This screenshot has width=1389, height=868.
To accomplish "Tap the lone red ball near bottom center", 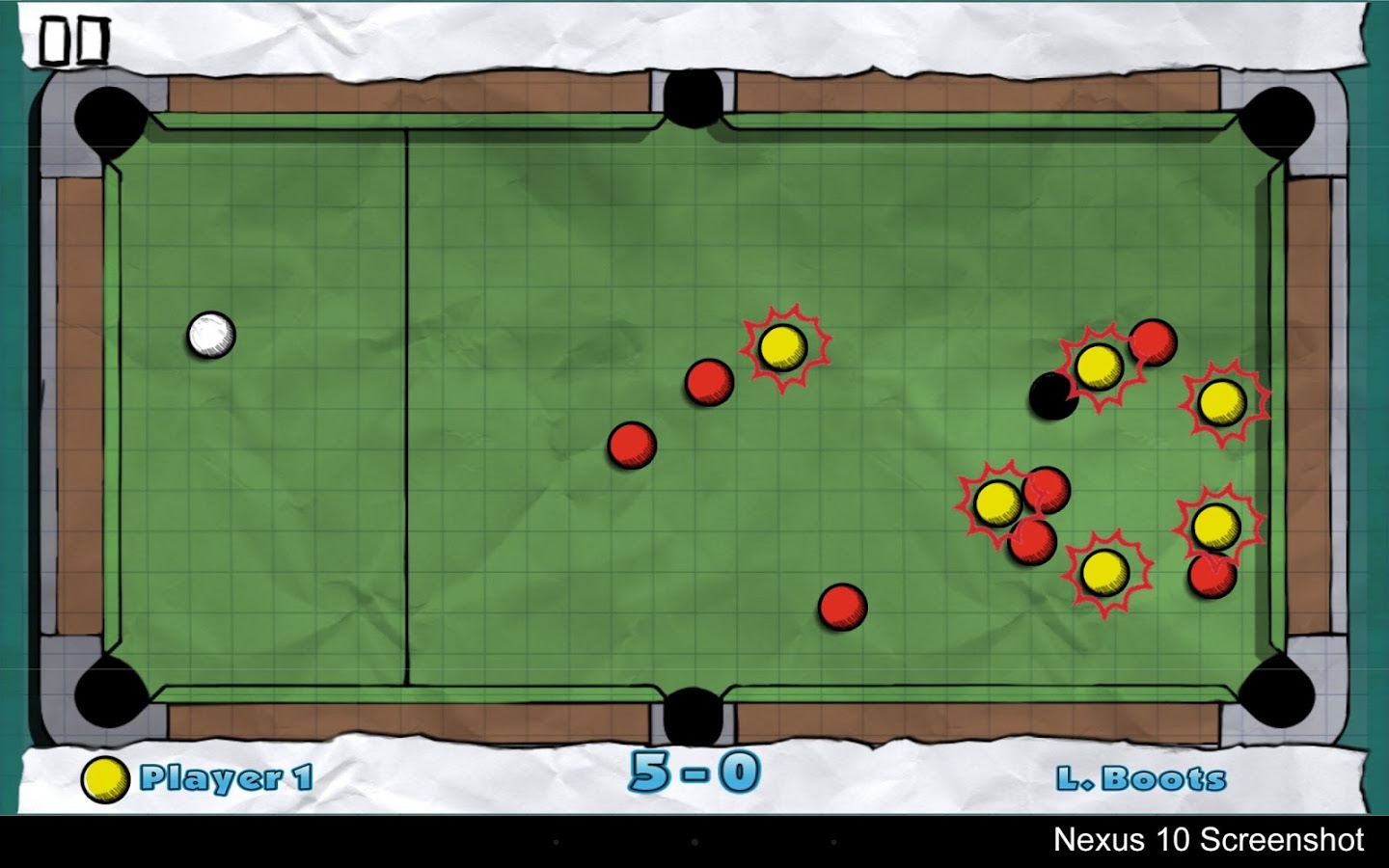I will (842, 607).
